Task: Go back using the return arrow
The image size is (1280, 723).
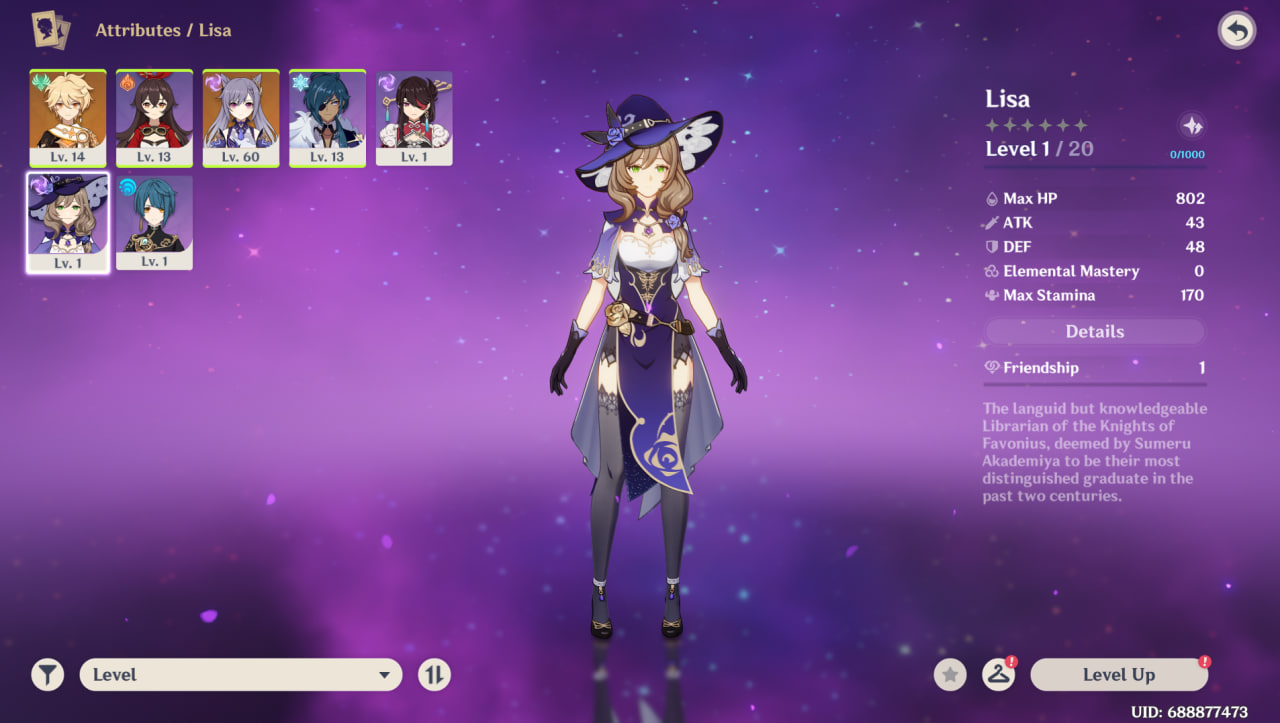Action: point(1237,31)
